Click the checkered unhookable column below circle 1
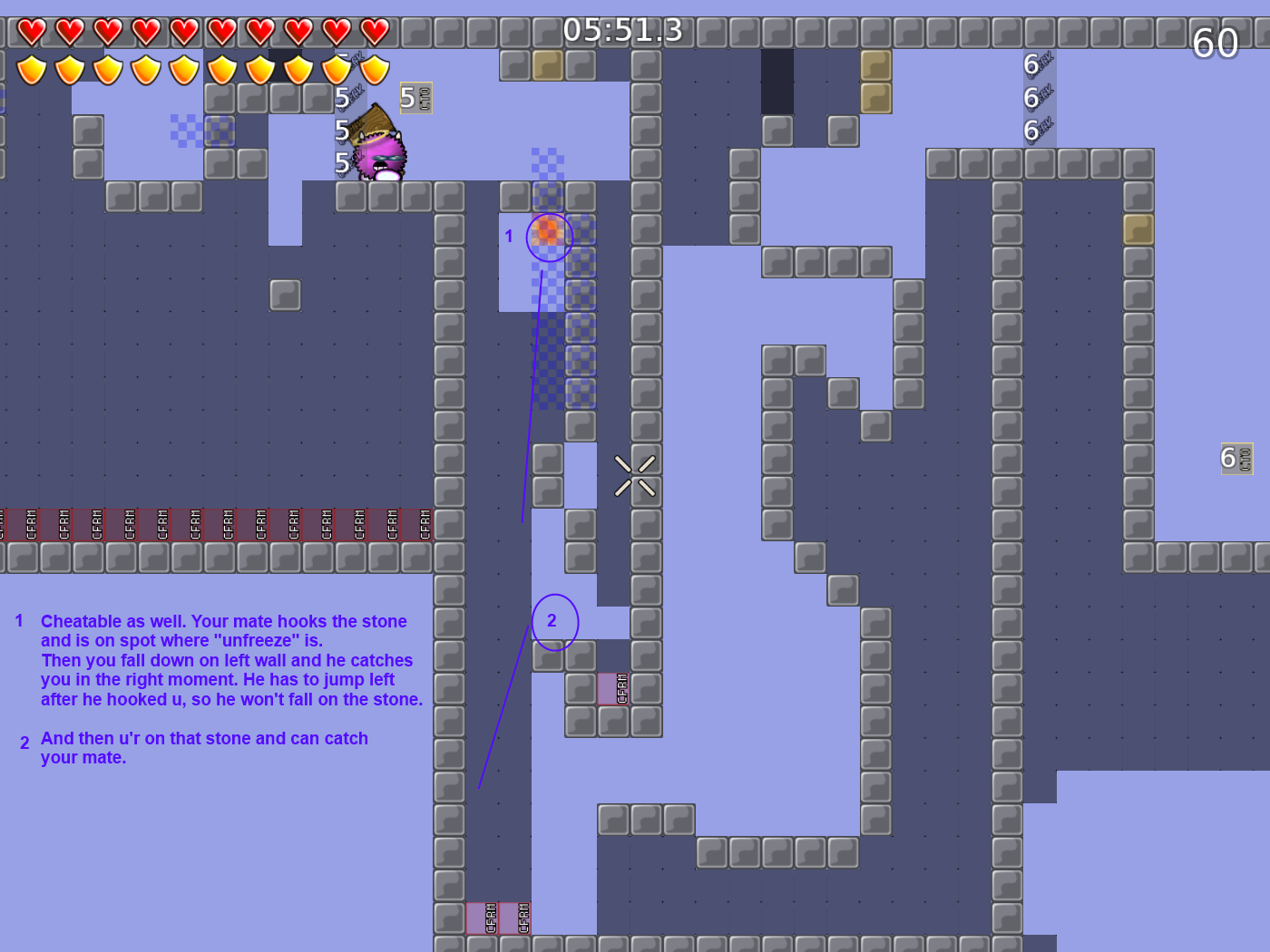This screenshot has width=1270, height=952. 549,363
